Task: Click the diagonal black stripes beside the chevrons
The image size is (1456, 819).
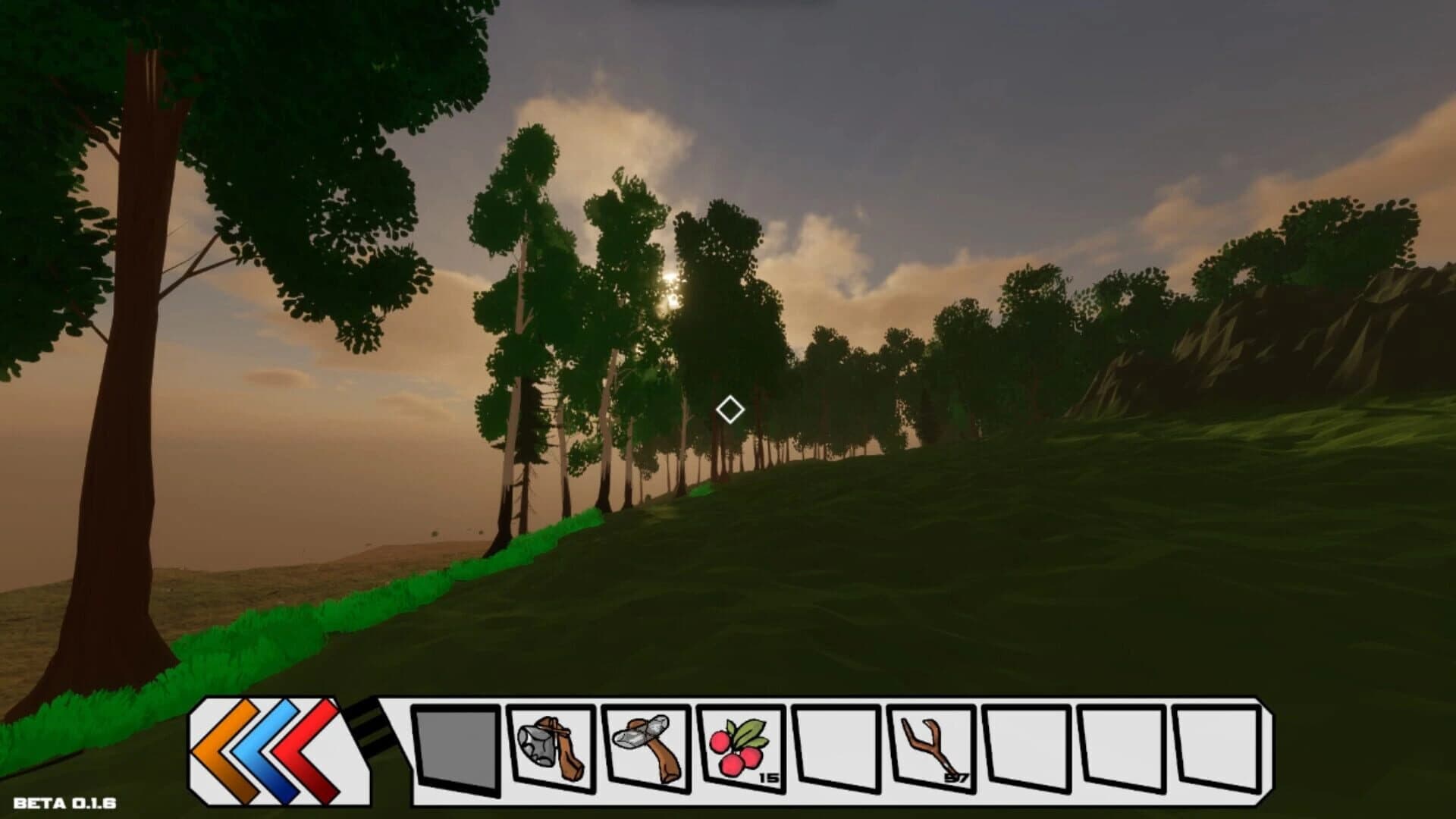Action: [368, 728]
